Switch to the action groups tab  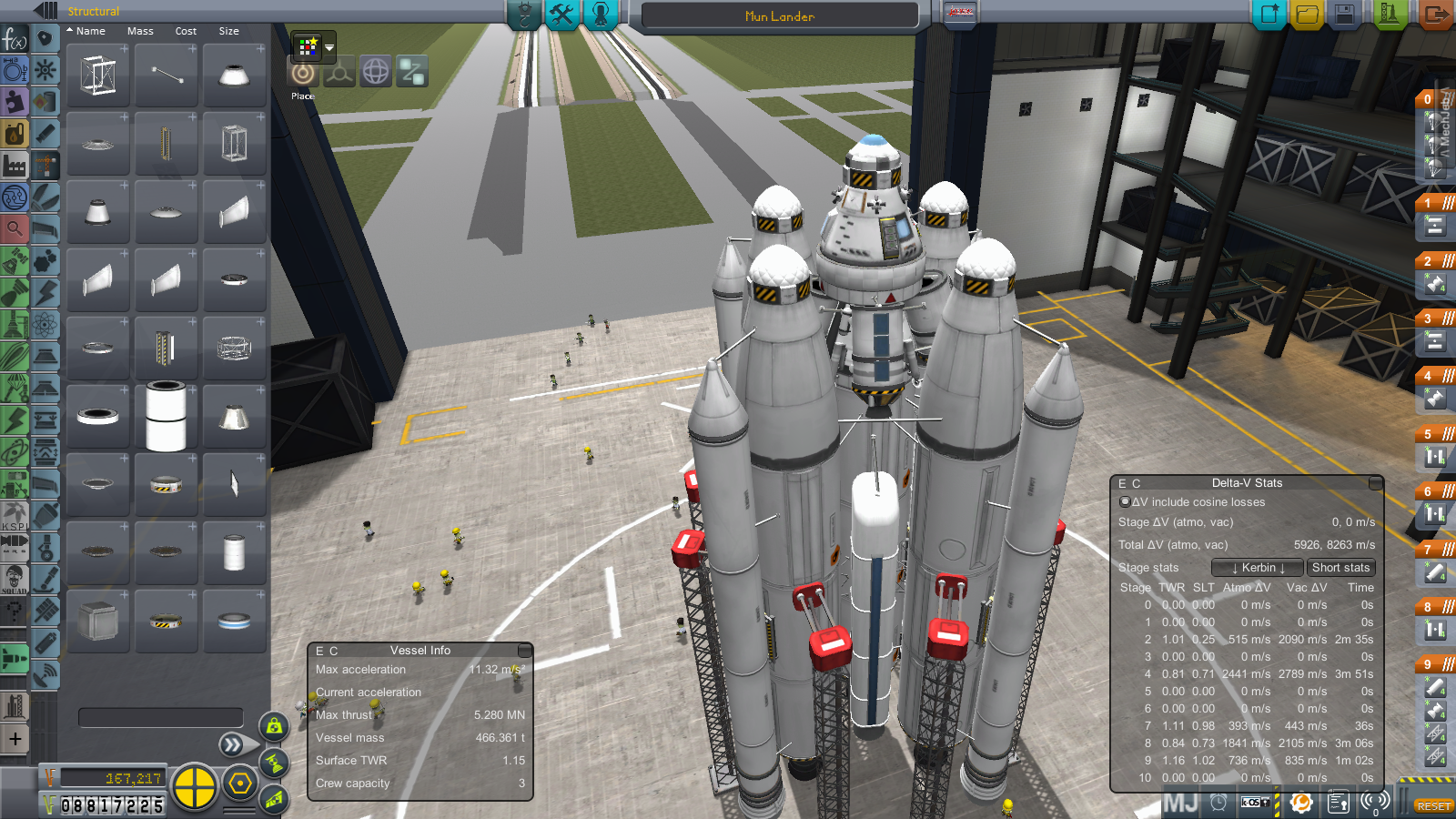pos(562,14)
